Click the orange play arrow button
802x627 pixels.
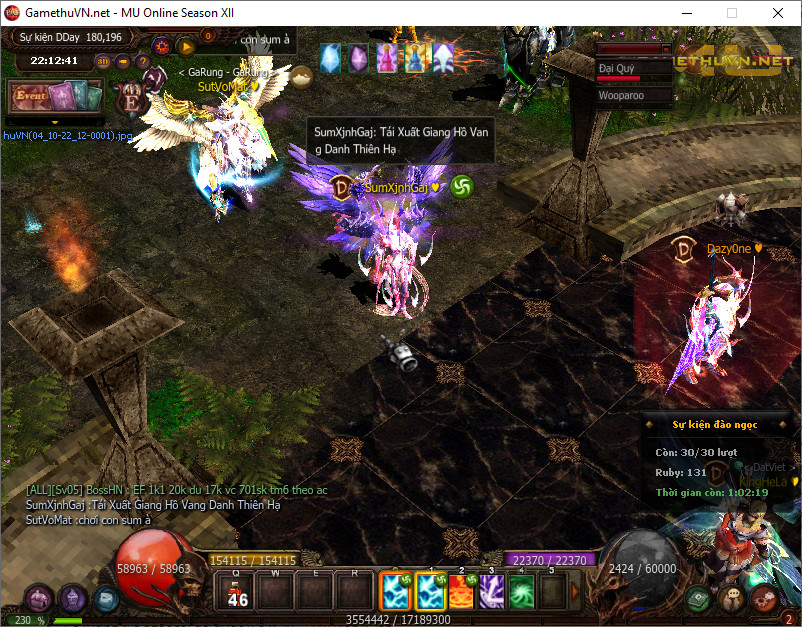tap(185, 45)
